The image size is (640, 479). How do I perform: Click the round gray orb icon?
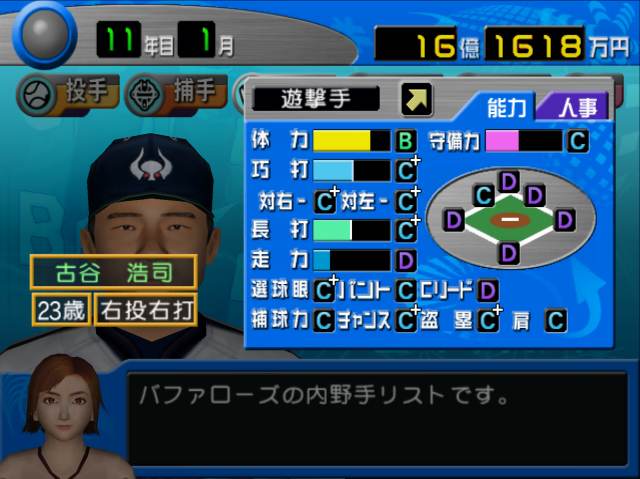tap(43, 35)
